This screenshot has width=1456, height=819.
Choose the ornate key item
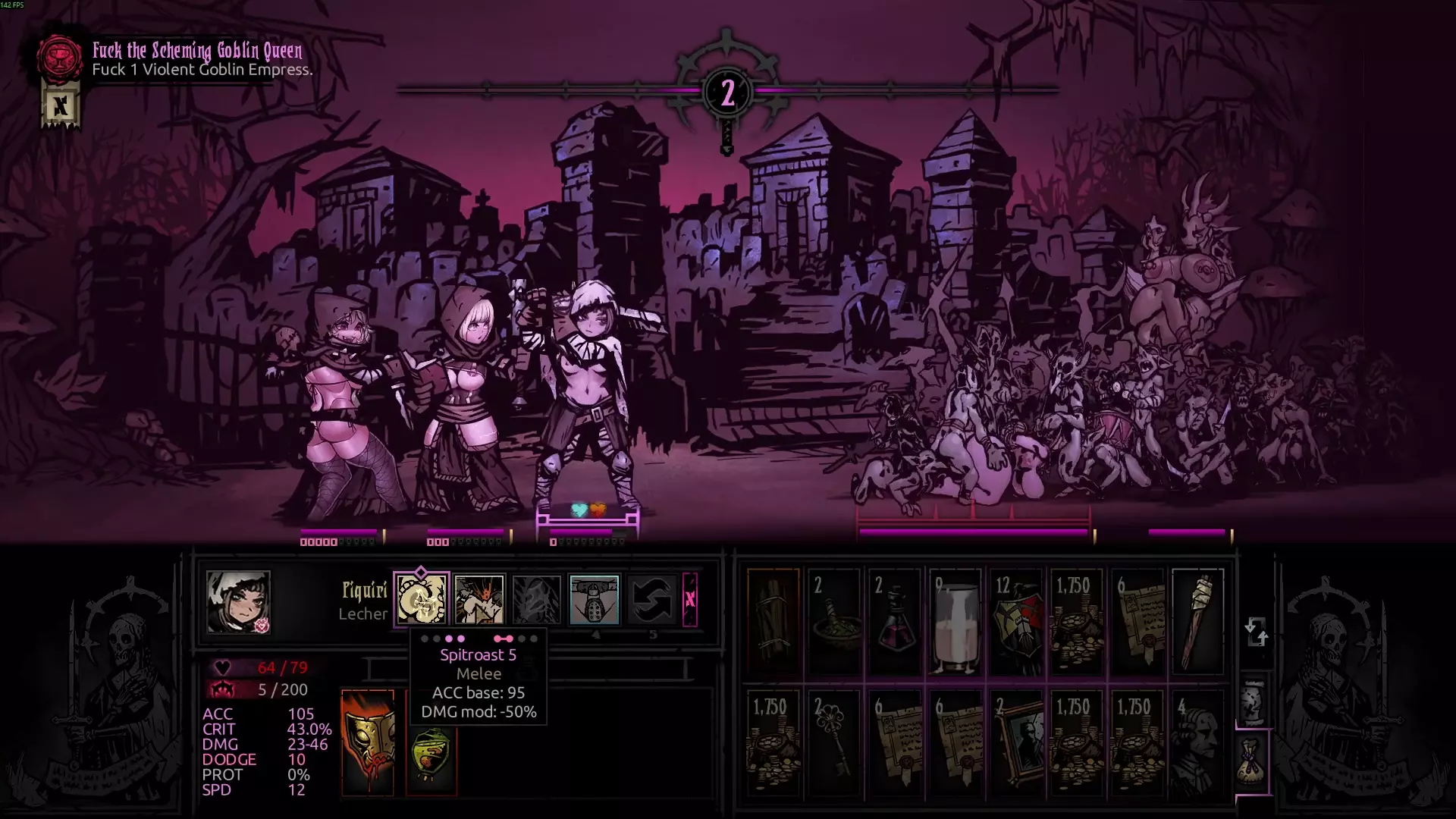(x=834, y=743)
